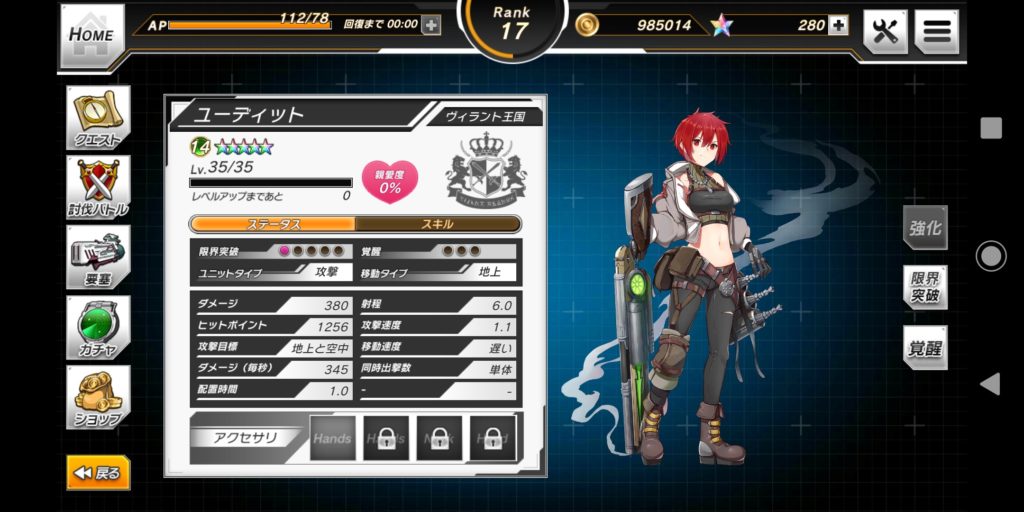This screenshot has height=512, width=1024.
Task: Open the hamburger list menu
Action: (936, 31)
